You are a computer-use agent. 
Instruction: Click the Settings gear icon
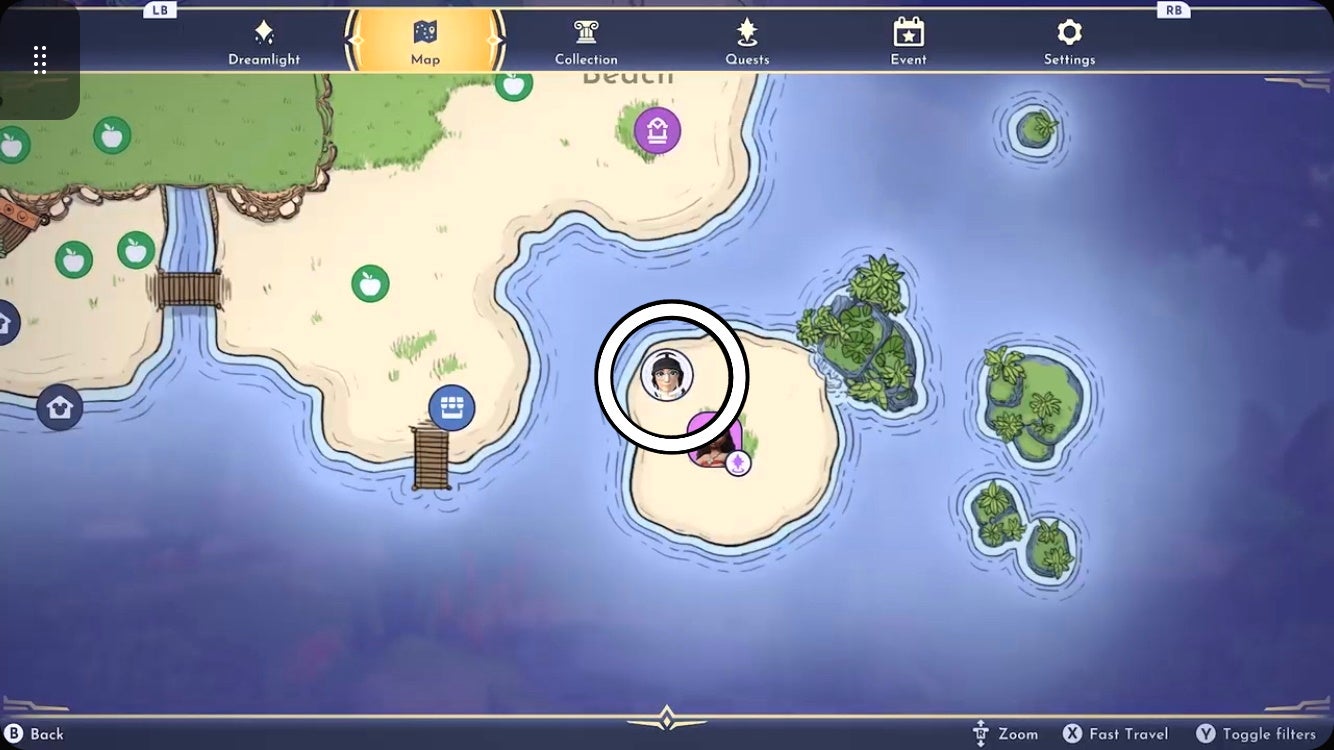click(1069, 33)
